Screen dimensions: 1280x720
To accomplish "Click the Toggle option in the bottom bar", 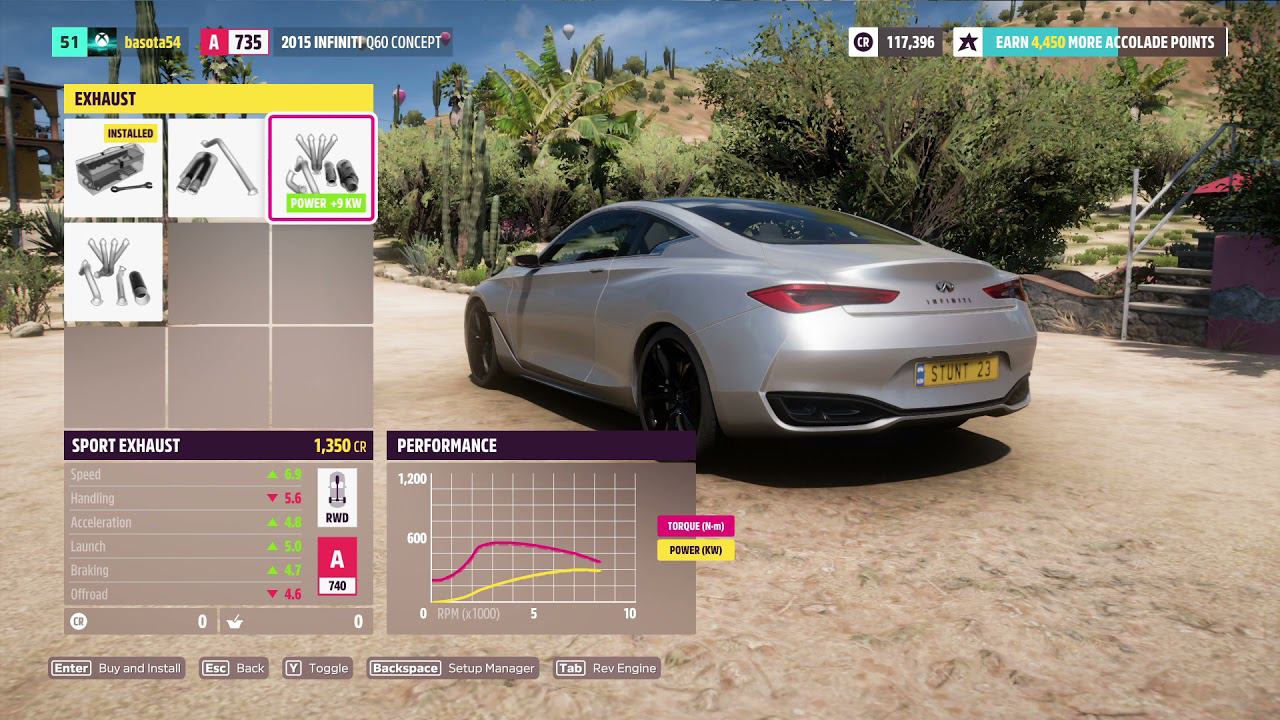I will (x=317, y=668).
